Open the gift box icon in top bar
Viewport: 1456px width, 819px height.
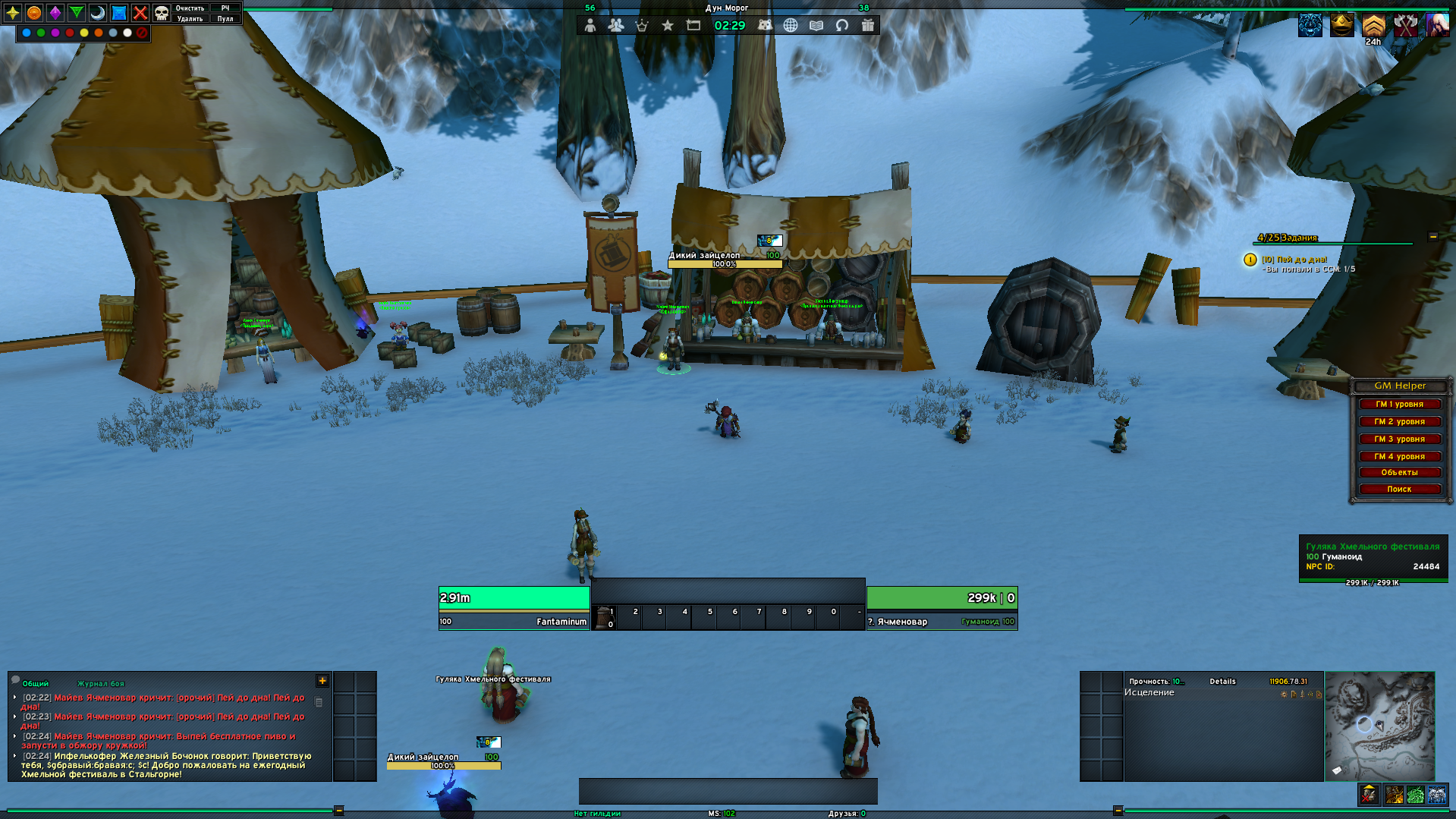[867, 25]
